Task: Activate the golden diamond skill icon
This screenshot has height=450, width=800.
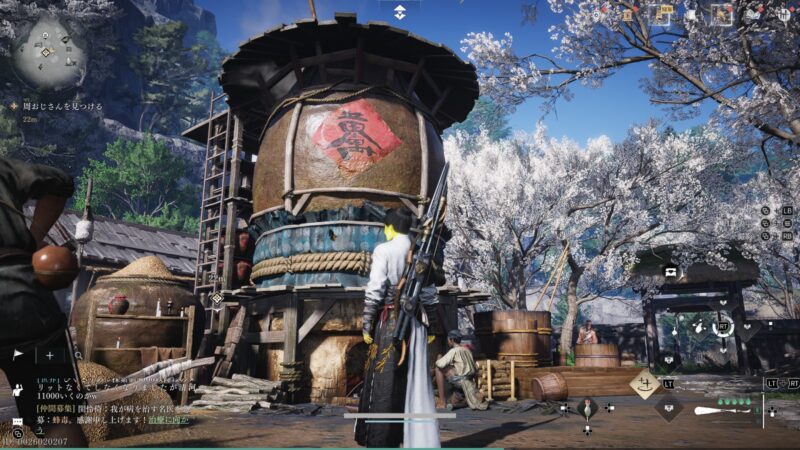Action: (643, 383)
